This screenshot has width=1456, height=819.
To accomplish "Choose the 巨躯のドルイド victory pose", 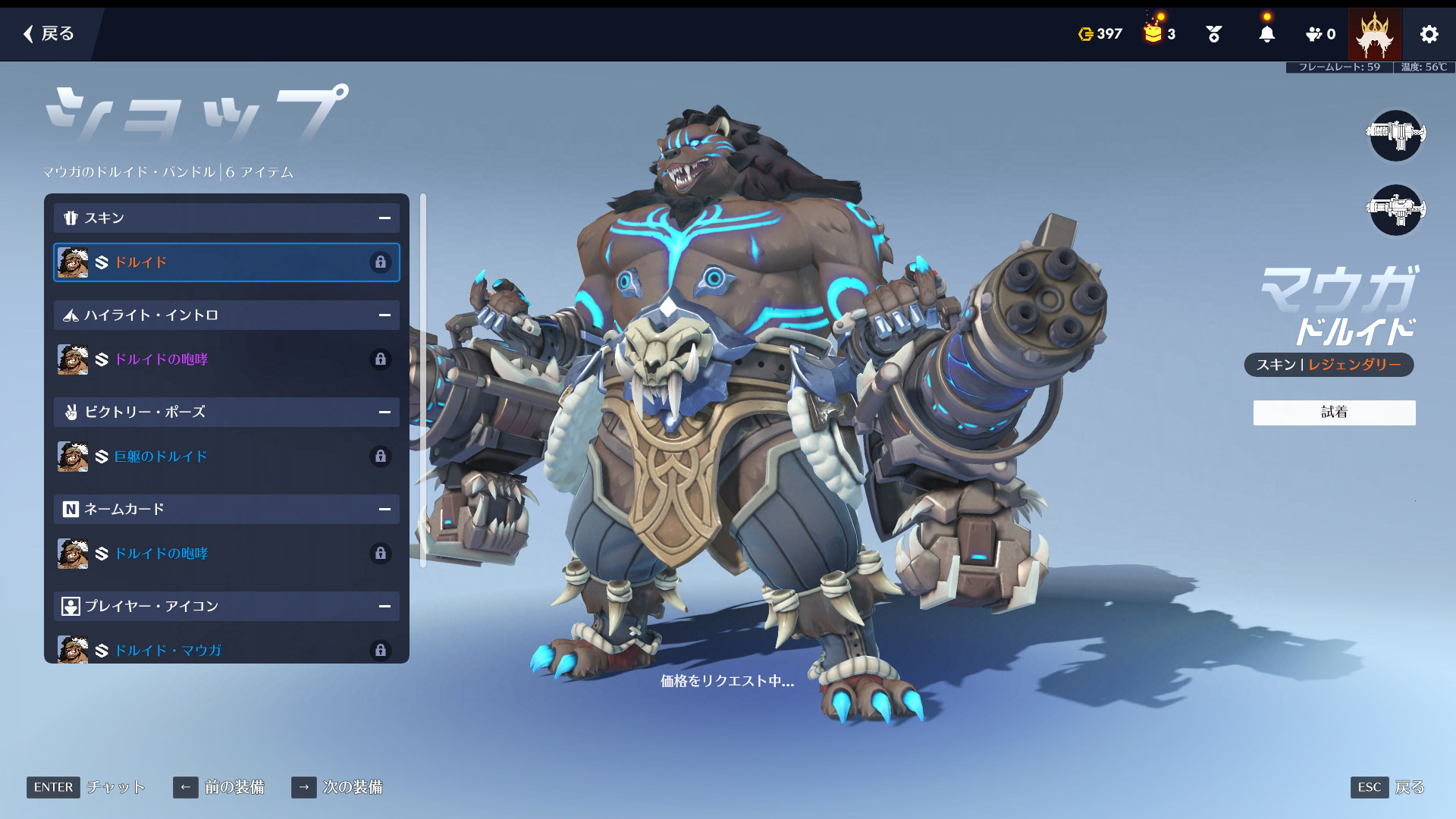I will pos(226,457).
